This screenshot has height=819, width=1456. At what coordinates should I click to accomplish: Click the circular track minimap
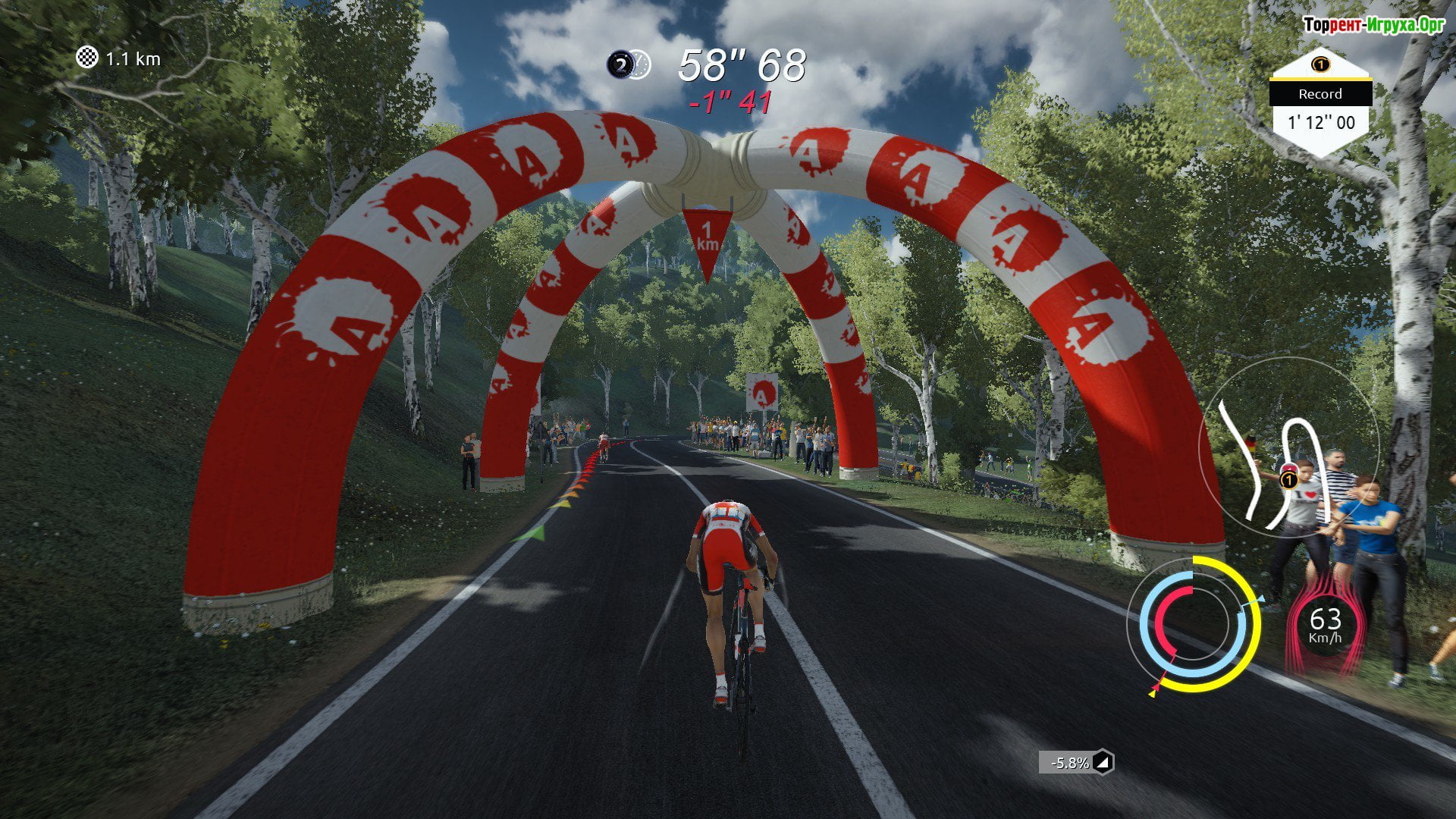click(x=1289, y=448)
